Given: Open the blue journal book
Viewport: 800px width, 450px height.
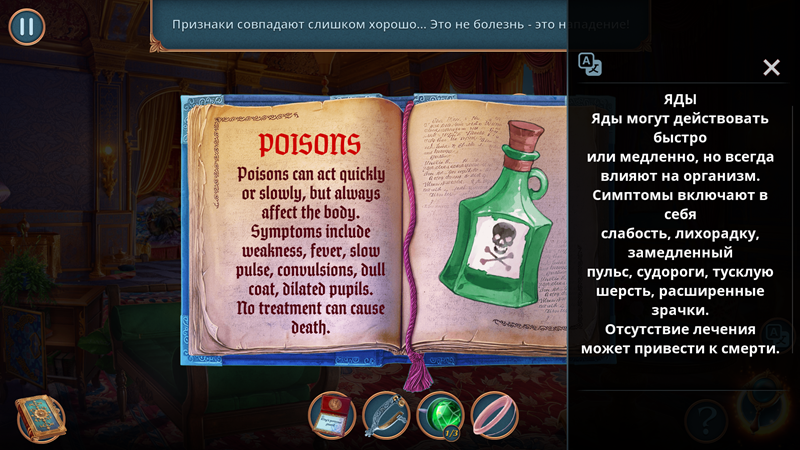Looking at the screenshot, I should 40,418.
